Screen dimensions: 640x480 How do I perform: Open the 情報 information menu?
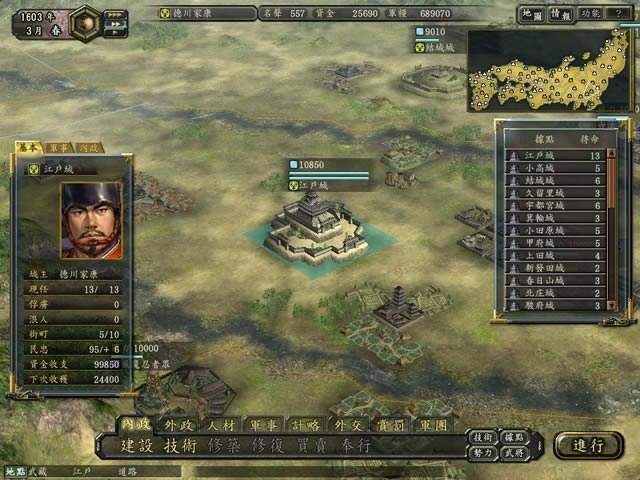pyautogui.click(x=561, y=14)
